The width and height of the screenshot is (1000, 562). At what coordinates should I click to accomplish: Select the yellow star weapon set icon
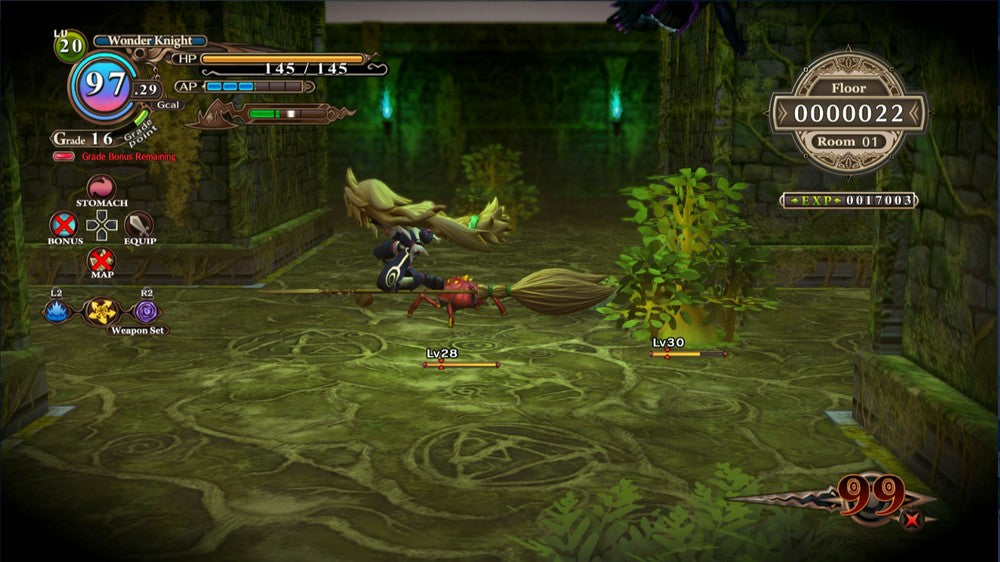point(101,311)
